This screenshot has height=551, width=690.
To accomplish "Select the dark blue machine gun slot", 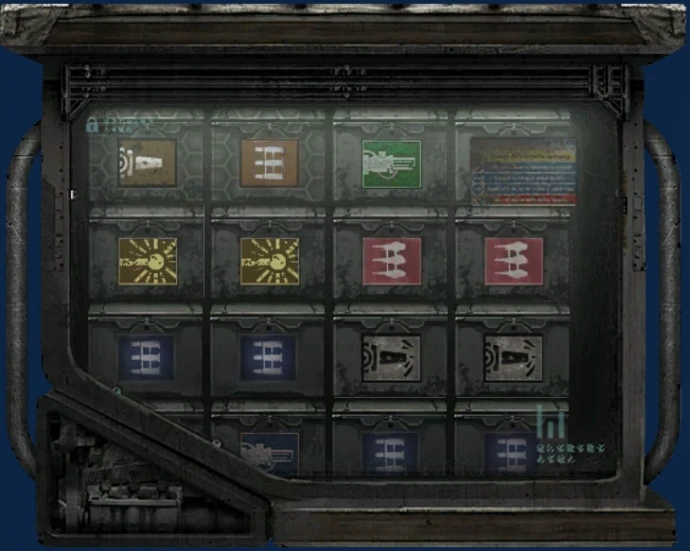I will [268, 452].
